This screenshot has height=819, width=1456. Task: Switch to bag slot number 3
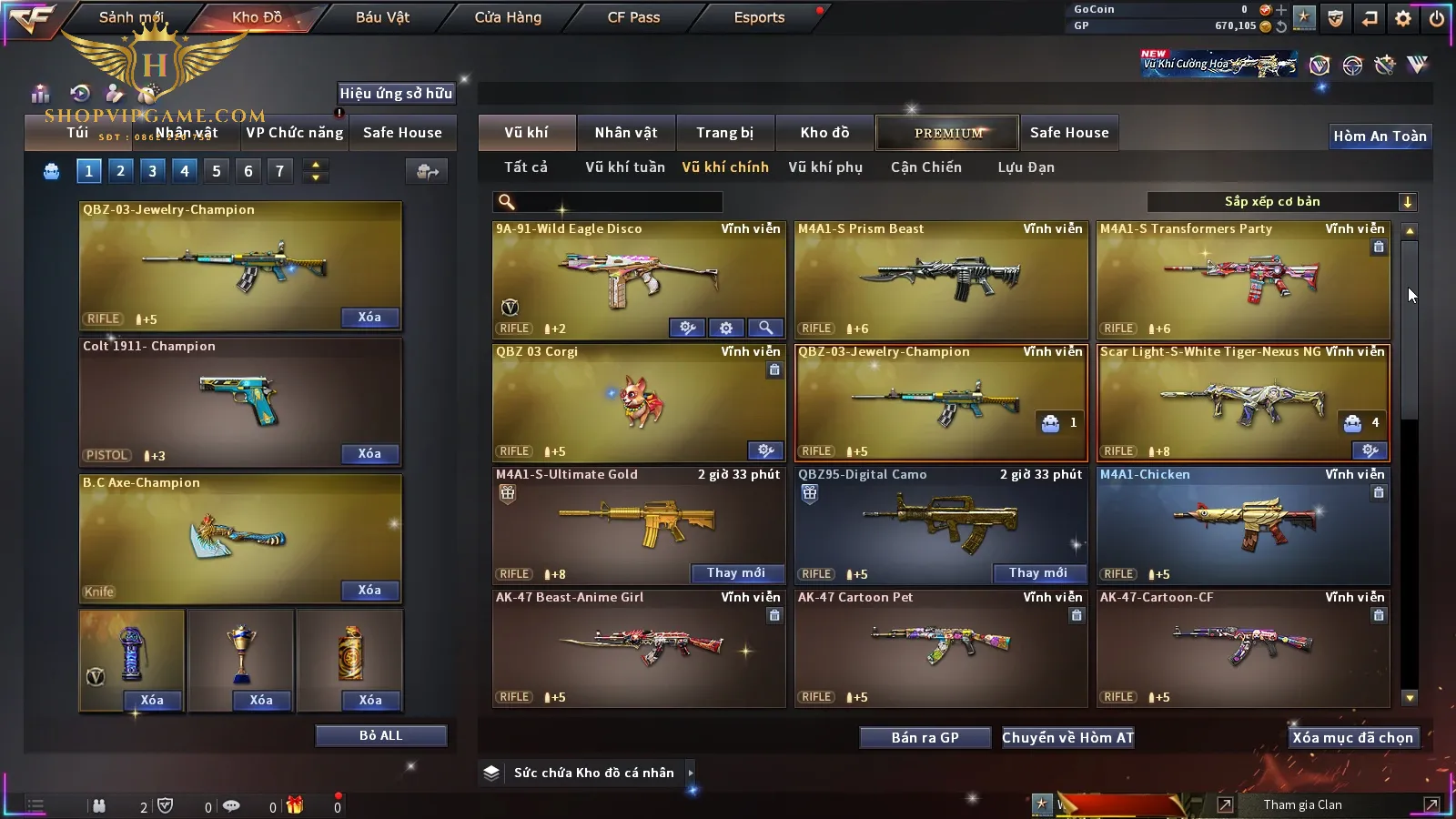click(x=152, y=171)
